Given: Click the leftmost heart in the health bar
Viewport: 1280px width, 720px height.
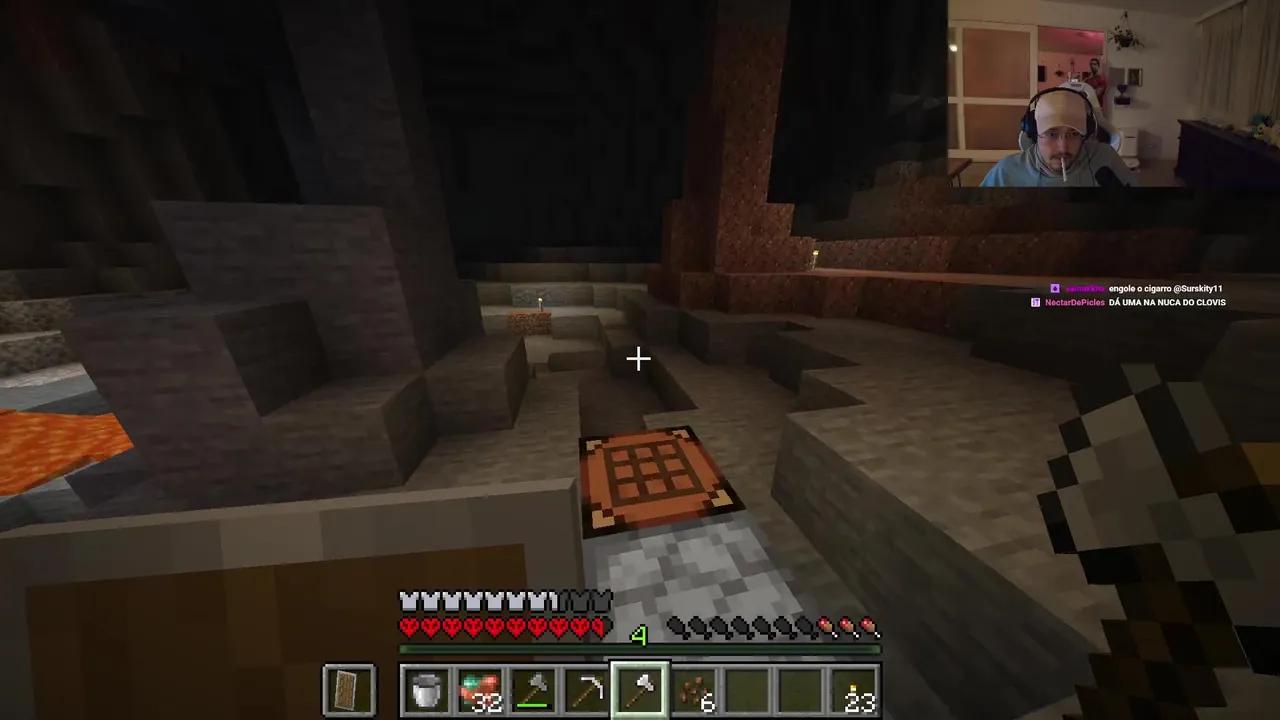Looking at the screenshot, I should [406, 627].
